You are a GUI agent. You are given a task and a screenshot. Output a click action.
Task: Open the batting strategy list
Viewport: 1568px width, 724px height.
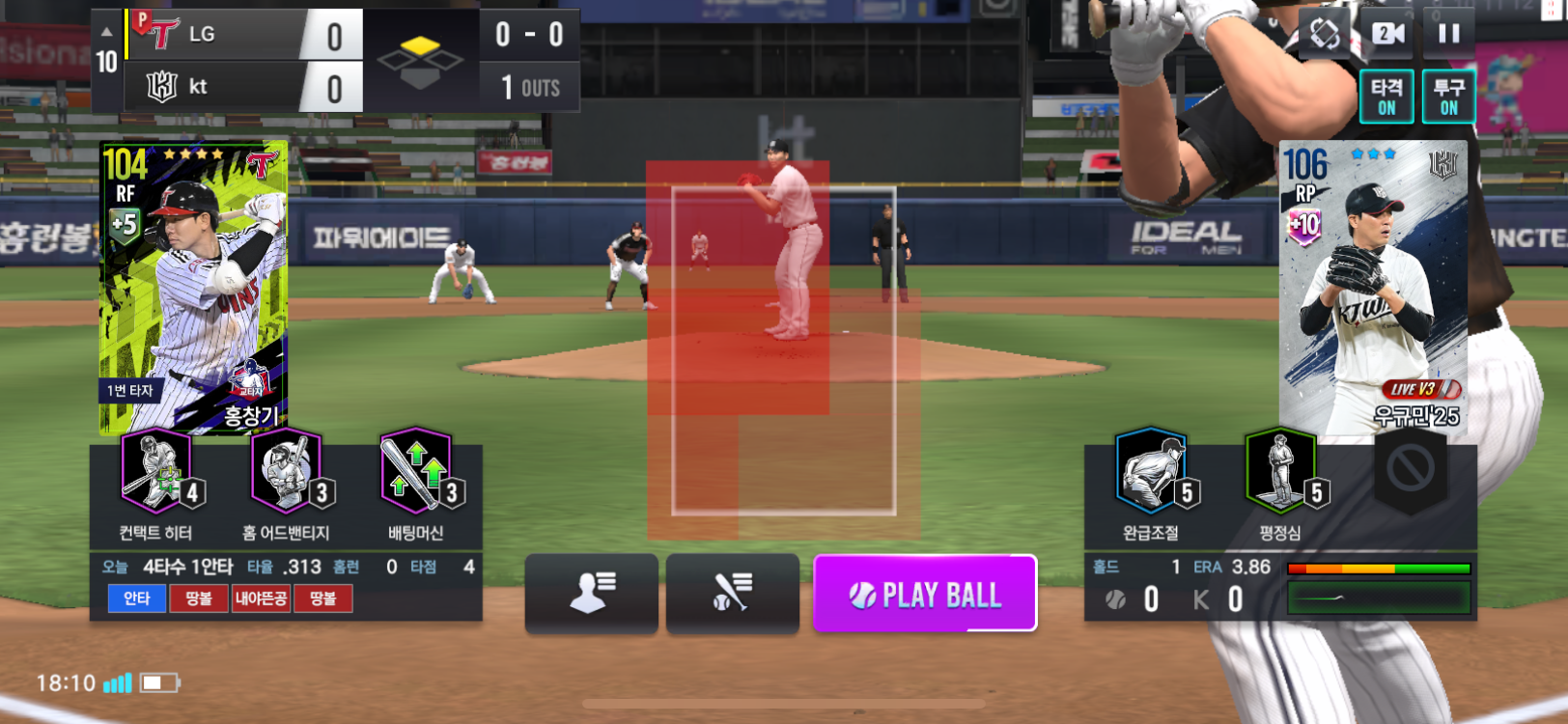click(732, 594)
